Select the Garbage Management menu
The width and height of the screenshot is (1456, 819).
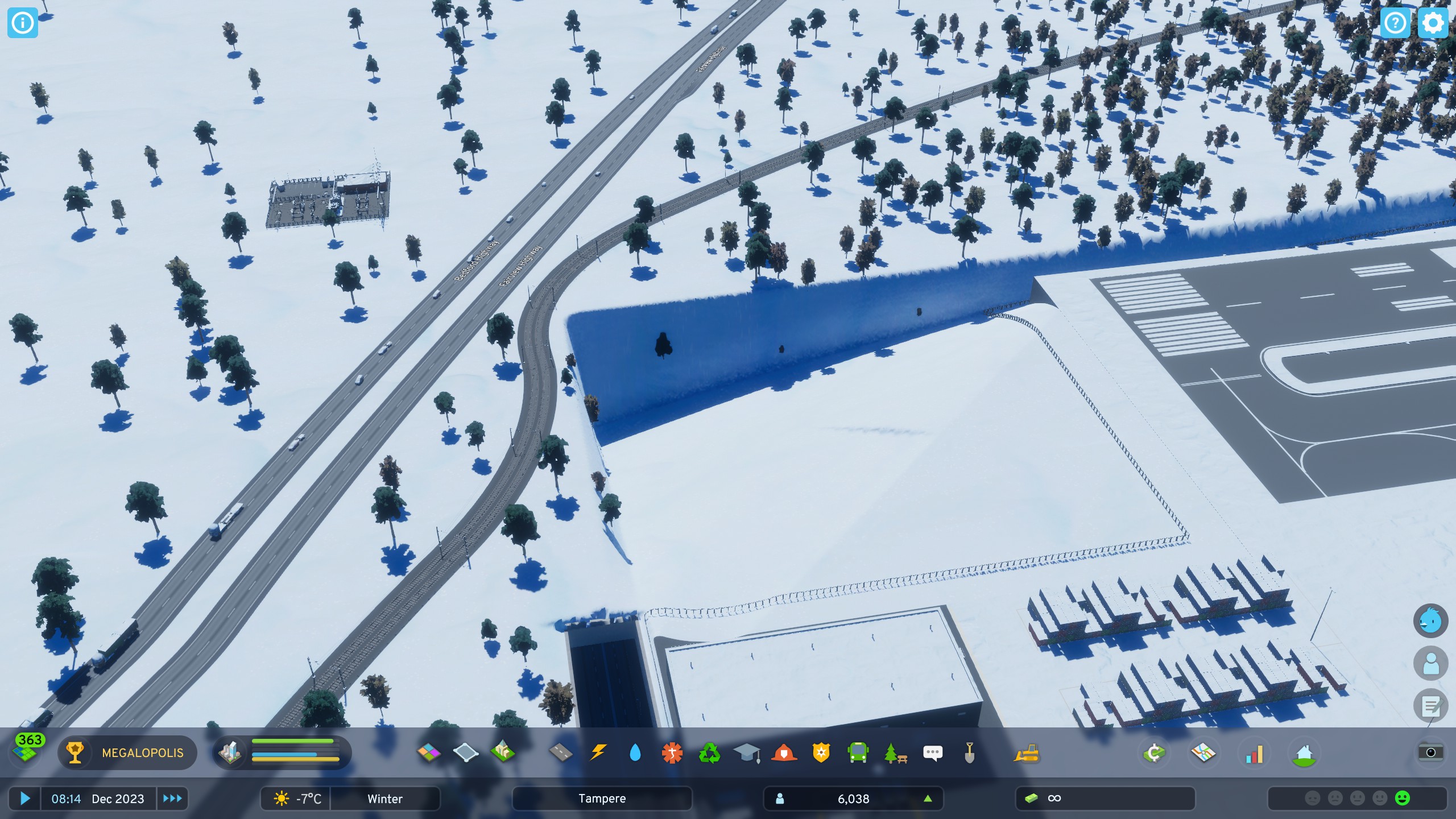(x=709, y=752)
